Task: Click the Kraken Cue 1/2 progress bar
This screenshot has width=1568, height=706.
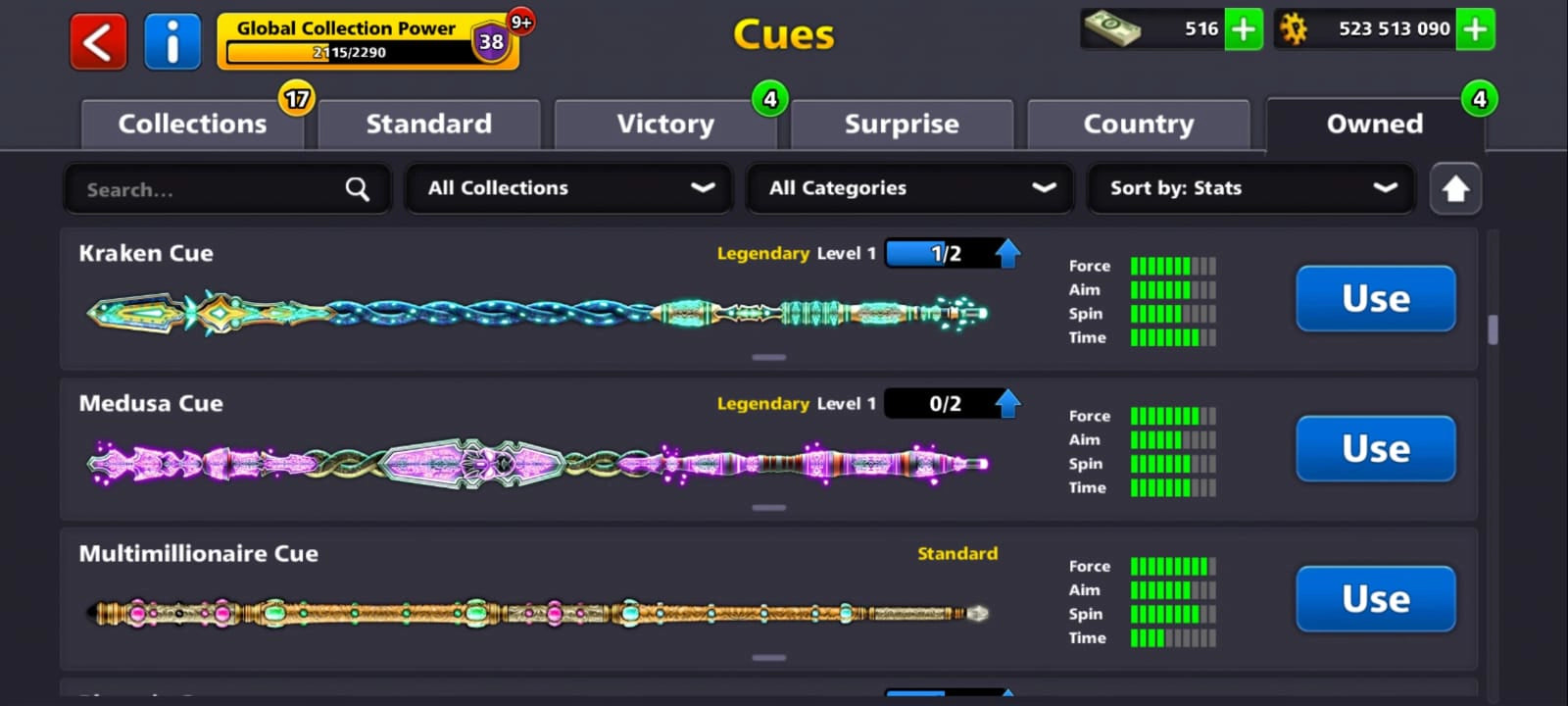Action: tap(943, 252)
